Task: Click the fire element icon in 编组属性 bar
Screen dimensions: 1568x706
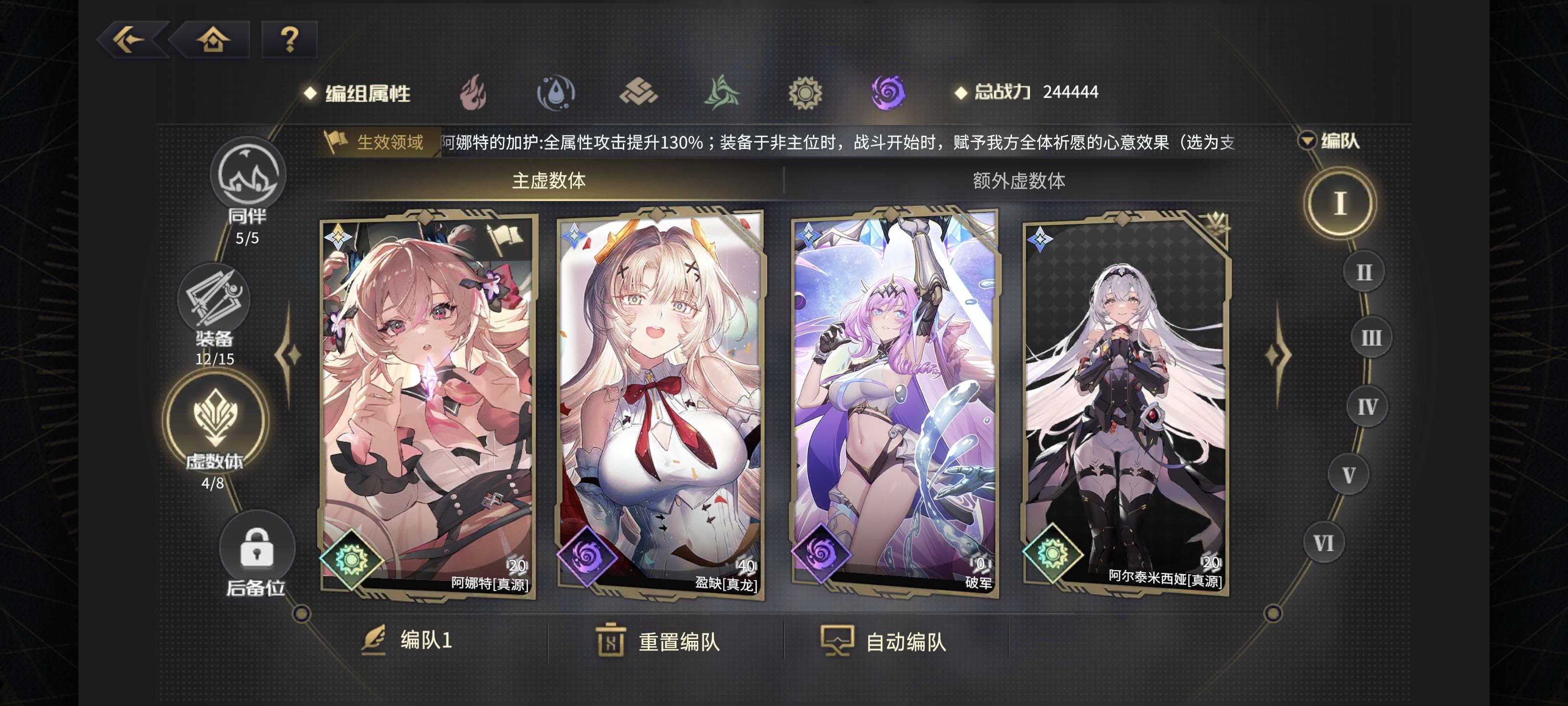Action: [x=473, y=93]
